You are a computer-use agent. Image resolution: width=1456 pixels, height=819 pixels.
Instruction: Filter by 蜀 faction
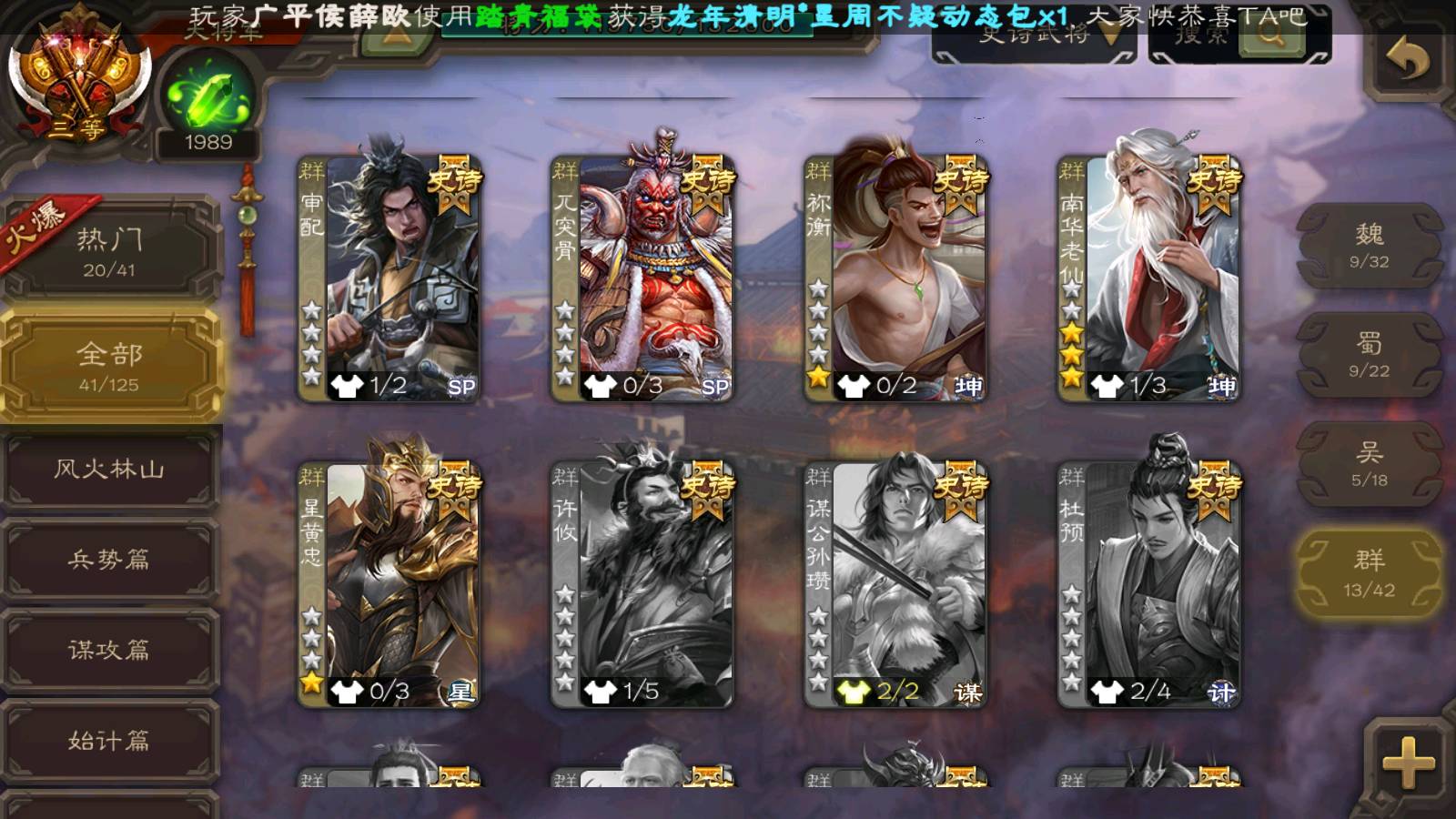pos(1369,355)
